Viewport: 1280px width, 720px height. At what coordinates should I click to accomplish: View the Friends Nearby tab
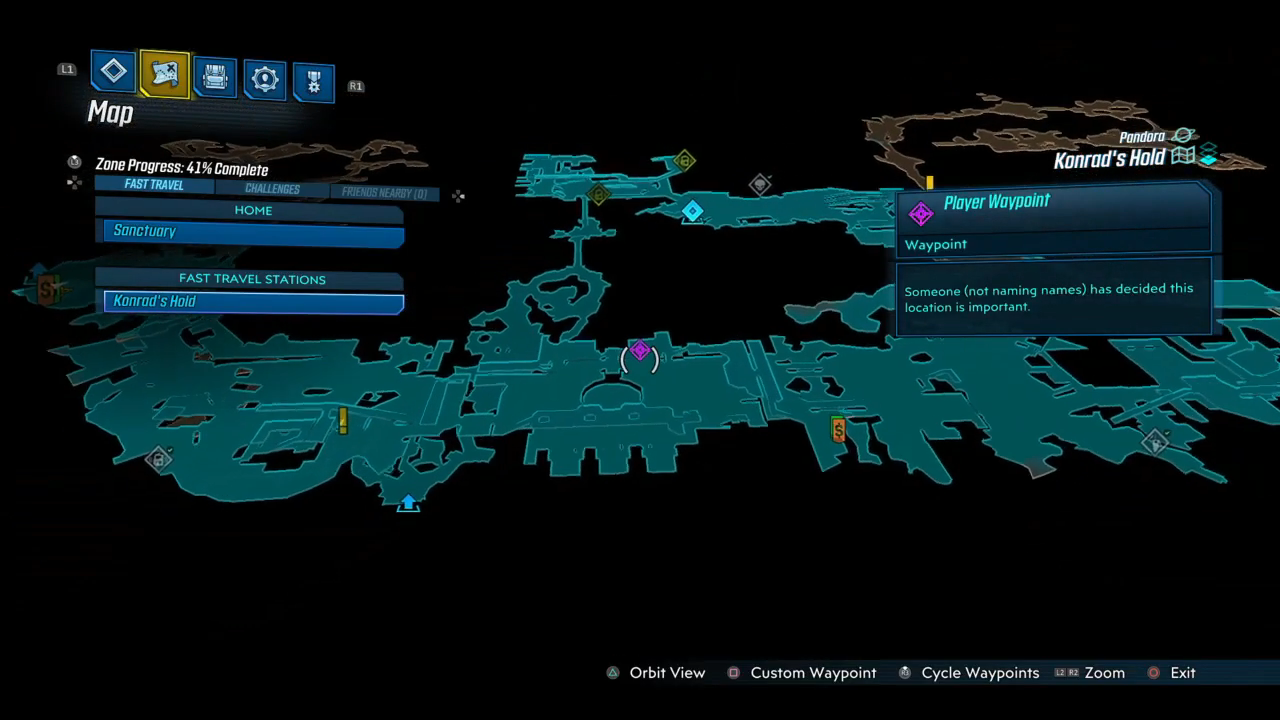click(x=384, y=193)
